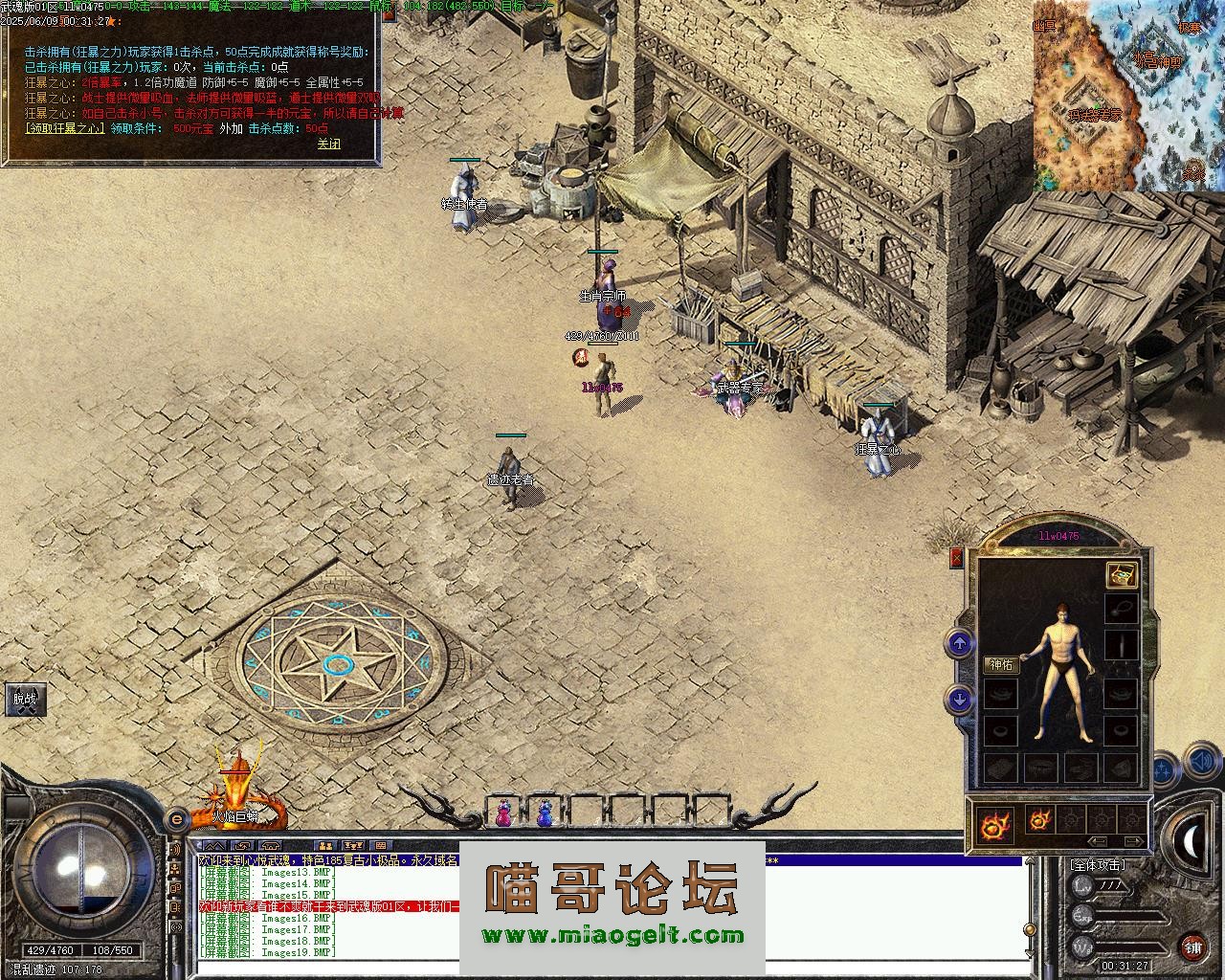
Task: Open the red 铺 shop button
Action: [x=1192, y=947]
